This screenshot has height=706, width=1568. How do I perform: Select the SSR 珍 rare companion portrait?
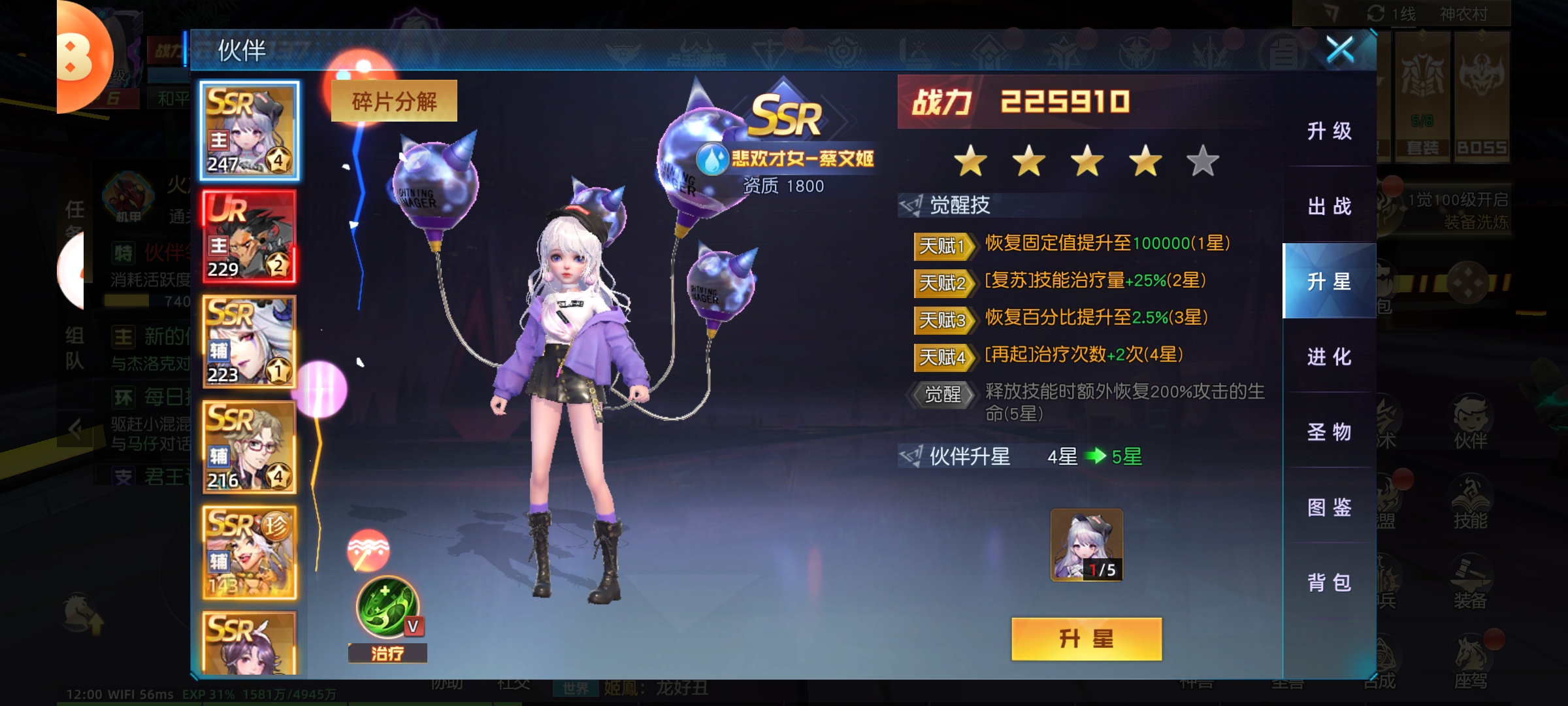[250, 552]
